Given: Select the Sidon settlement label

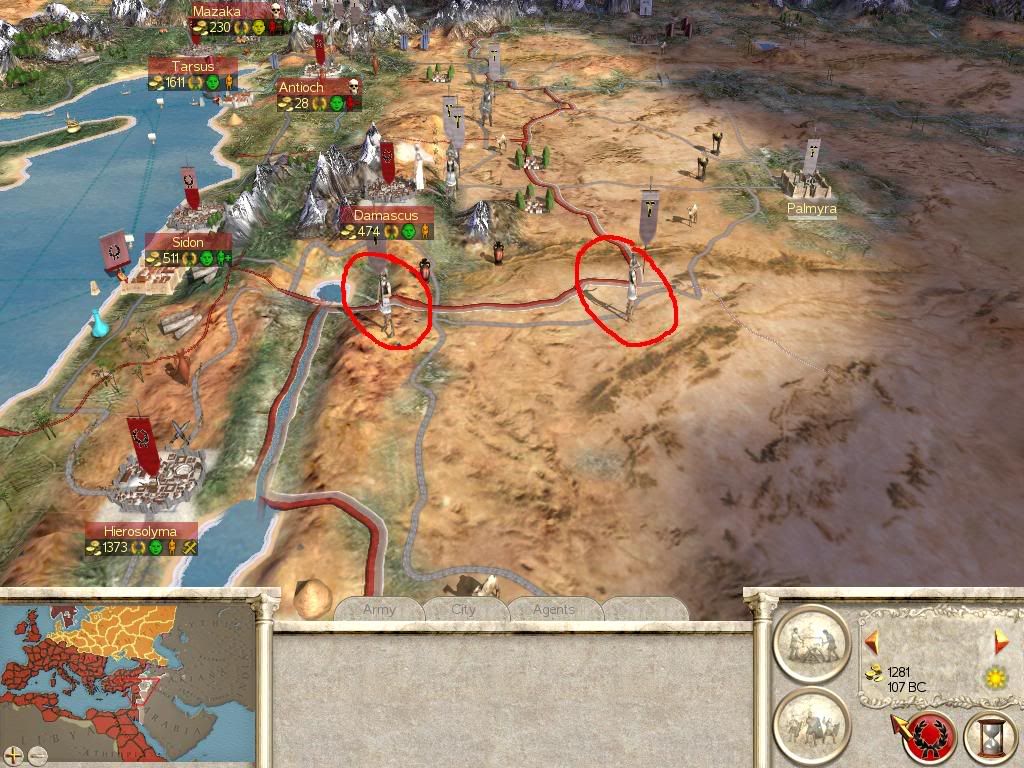Looking at the screenshot, I should tap(187, 242).
